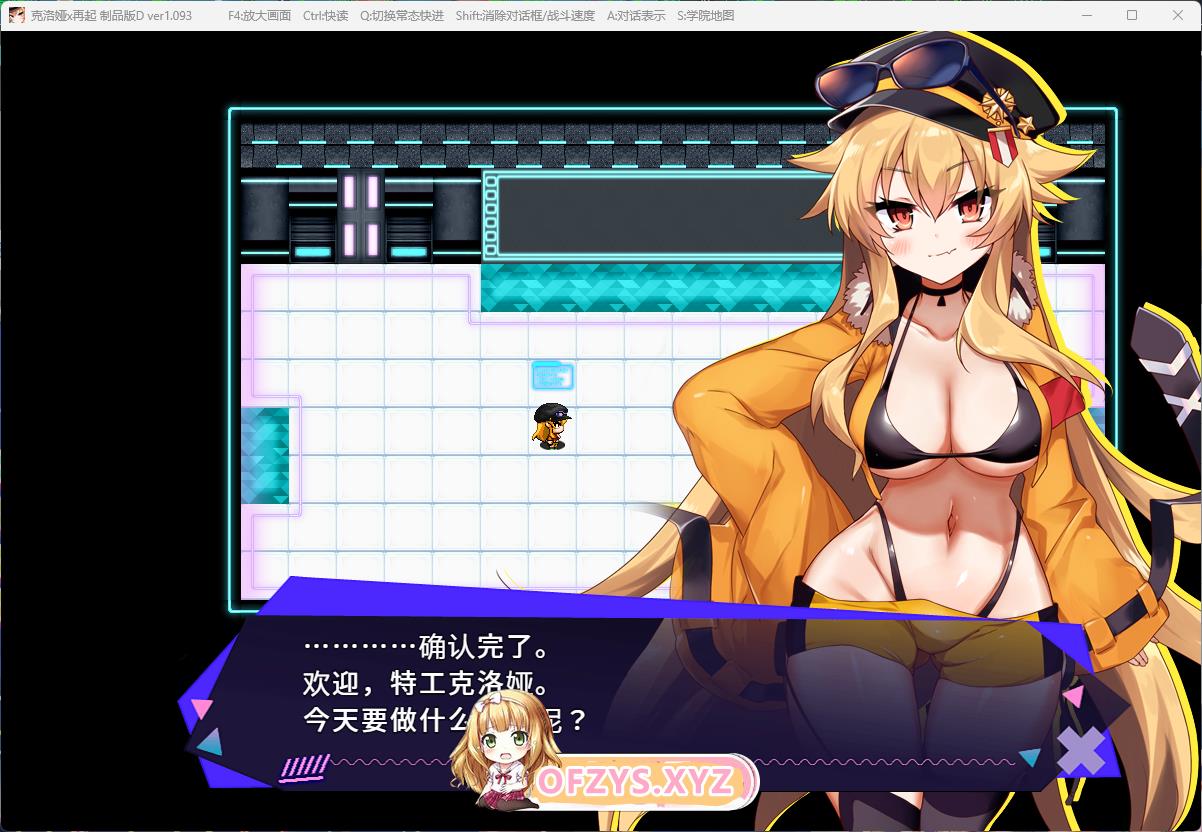Minimize the game window
This screenshot has width=1202, height=832.
pyautogui.click(x=1087, y=15)
